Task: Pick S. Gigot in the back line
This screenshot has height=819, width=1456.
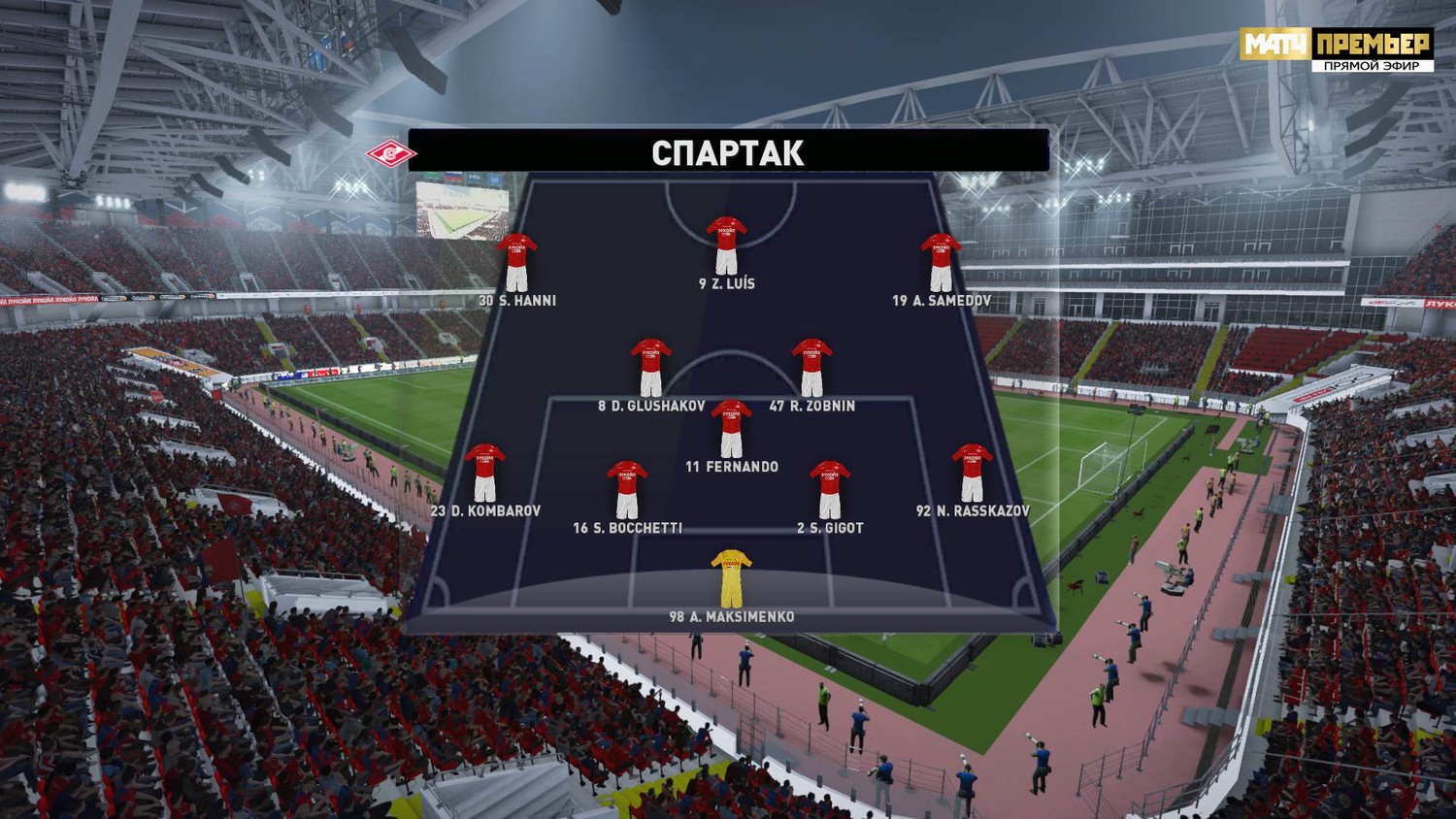Action: tap(830, 490)
